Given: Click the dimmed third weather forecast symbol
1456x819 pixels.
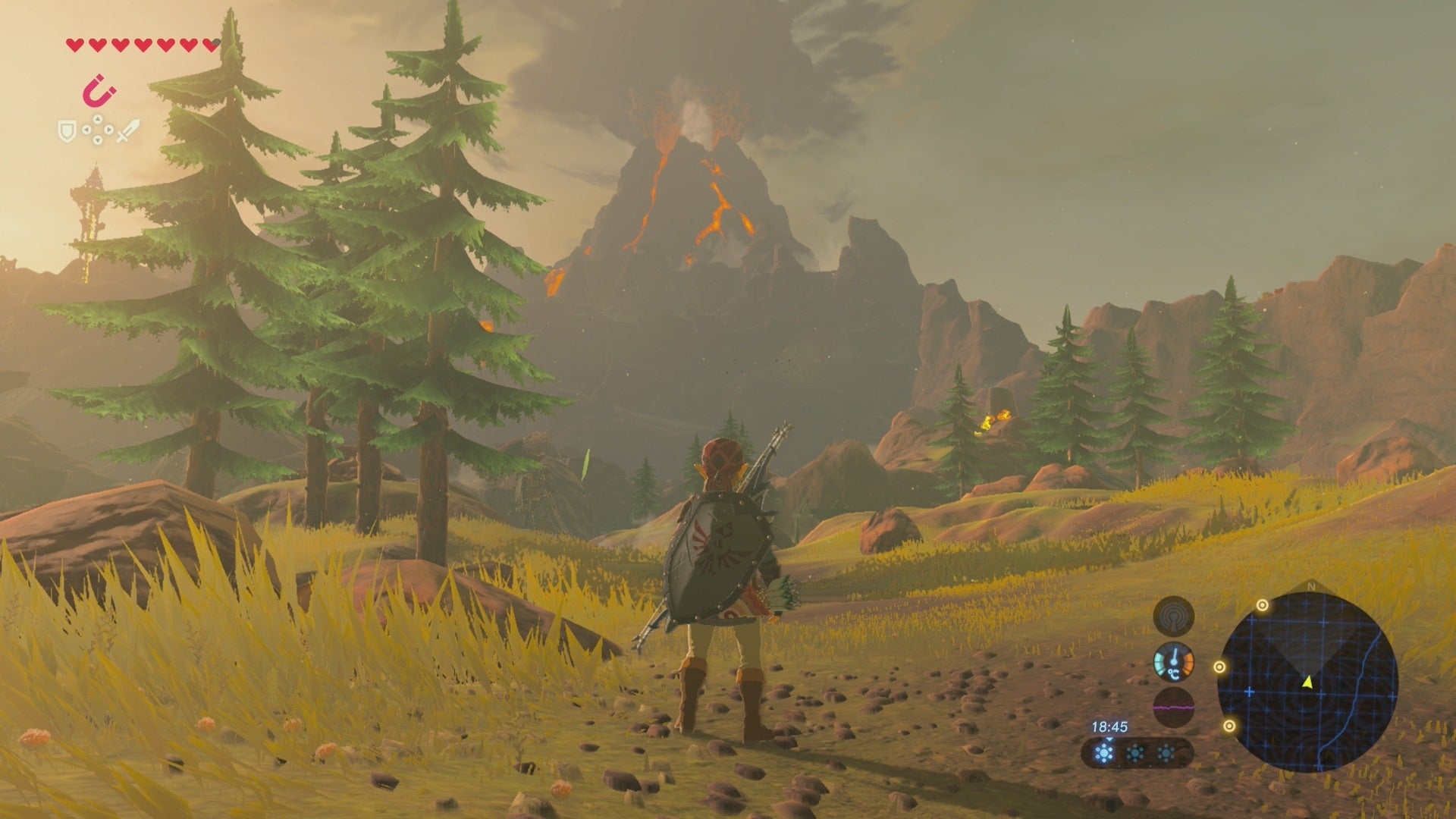Looking at the screenshot, I should [1166, 753].
